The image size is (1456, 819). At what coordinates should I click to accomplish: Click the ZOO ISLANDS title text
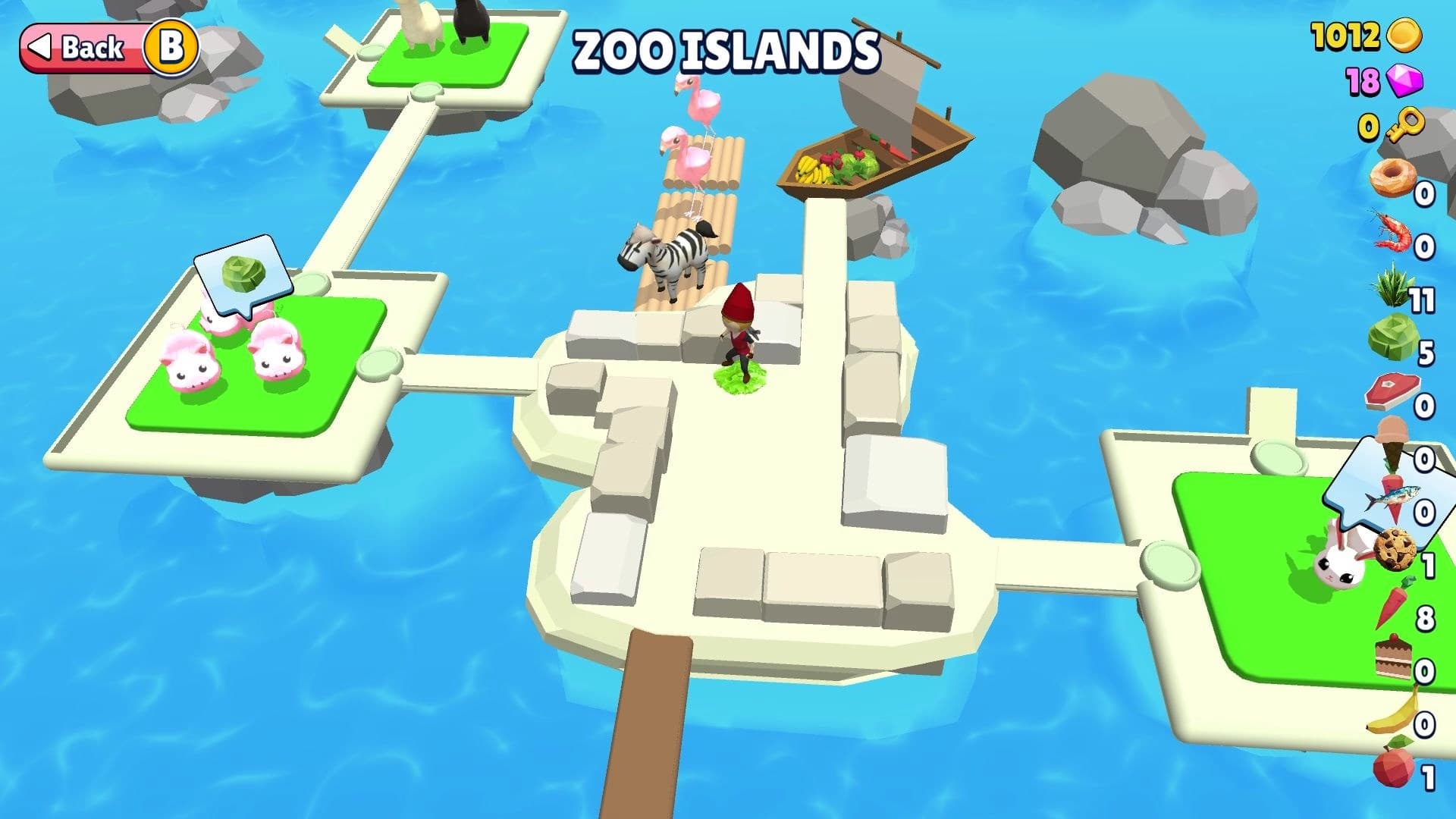726,50
